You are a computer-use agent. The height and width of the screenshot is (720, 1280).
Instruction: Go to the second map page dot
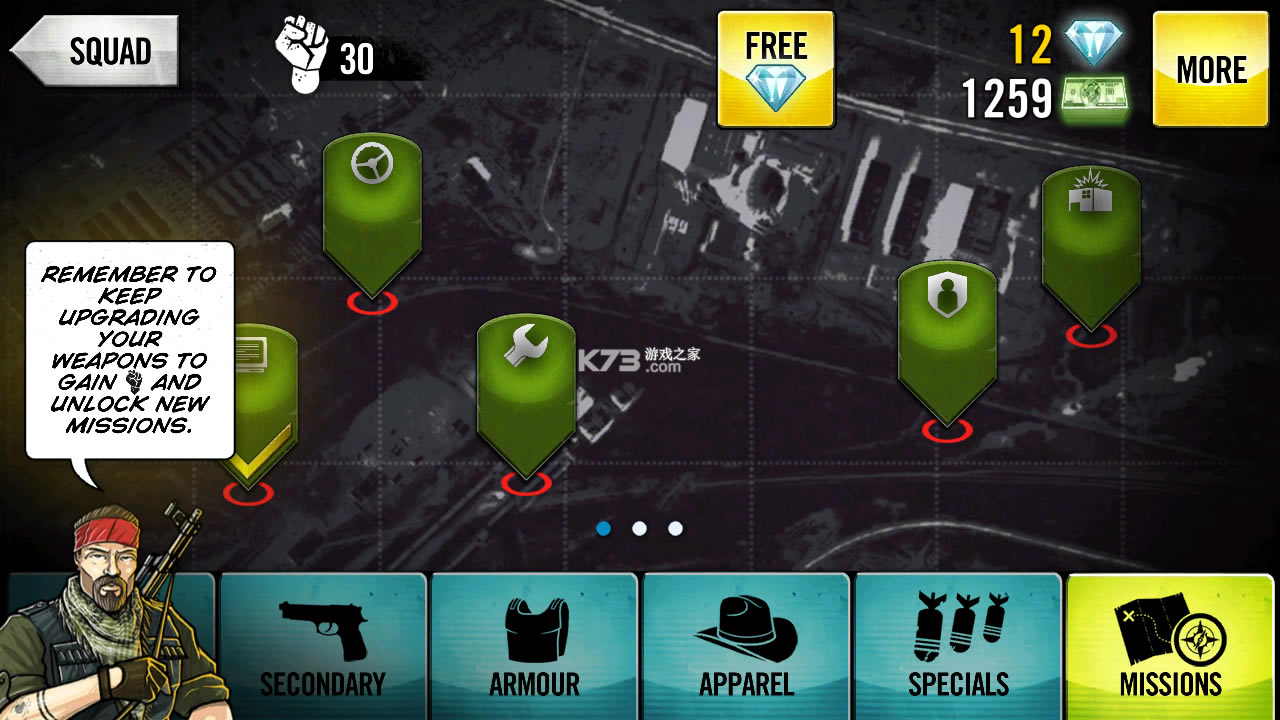pos(640,528)
